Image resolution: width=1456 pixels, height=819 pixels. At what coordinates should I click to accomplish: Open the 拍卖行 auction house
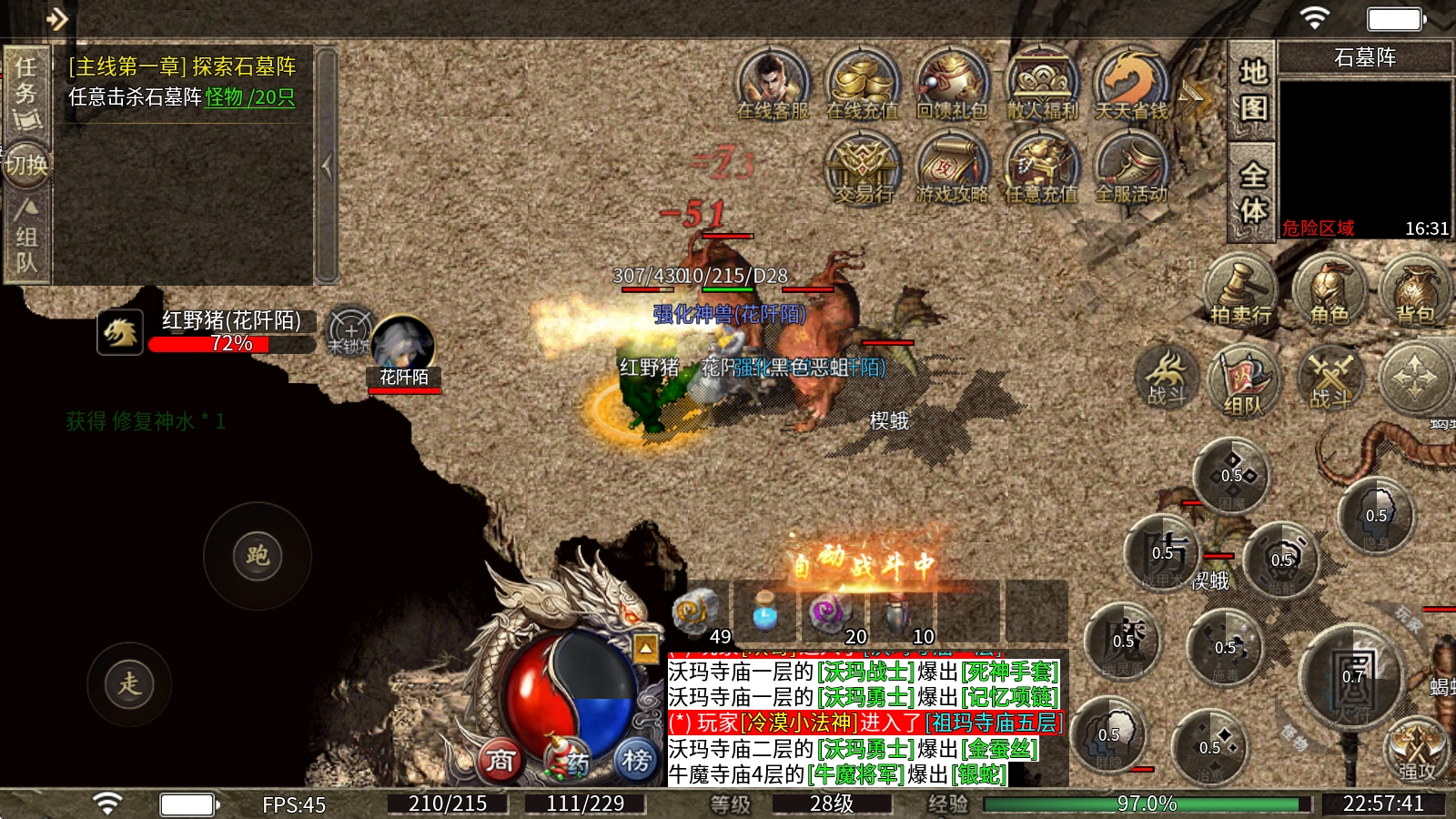(x=1240, y=290)
